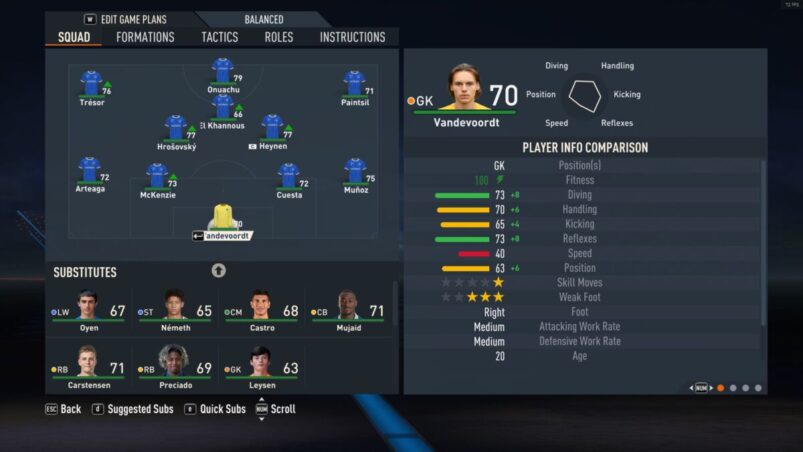Select striker Onuachu on the pitch
Image resolution: width=803 pixels, height=452 pixels.
pos(223,72)
